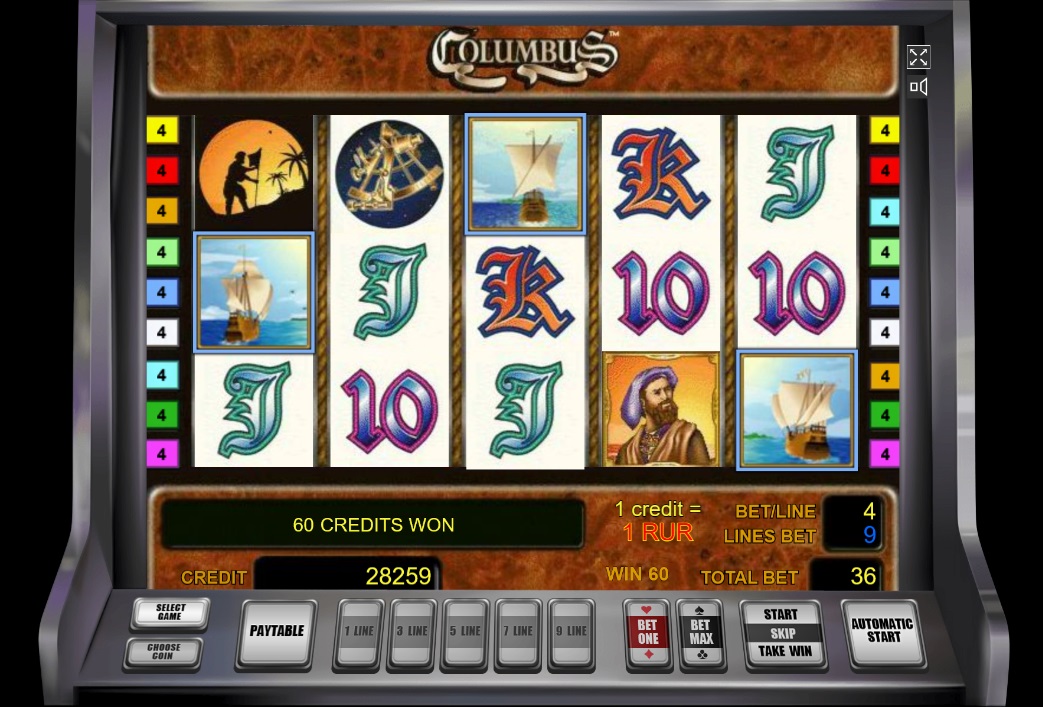Screen dimensions: 1043x707
Task: Open the Select Game menu
Action: pos(170,613)
